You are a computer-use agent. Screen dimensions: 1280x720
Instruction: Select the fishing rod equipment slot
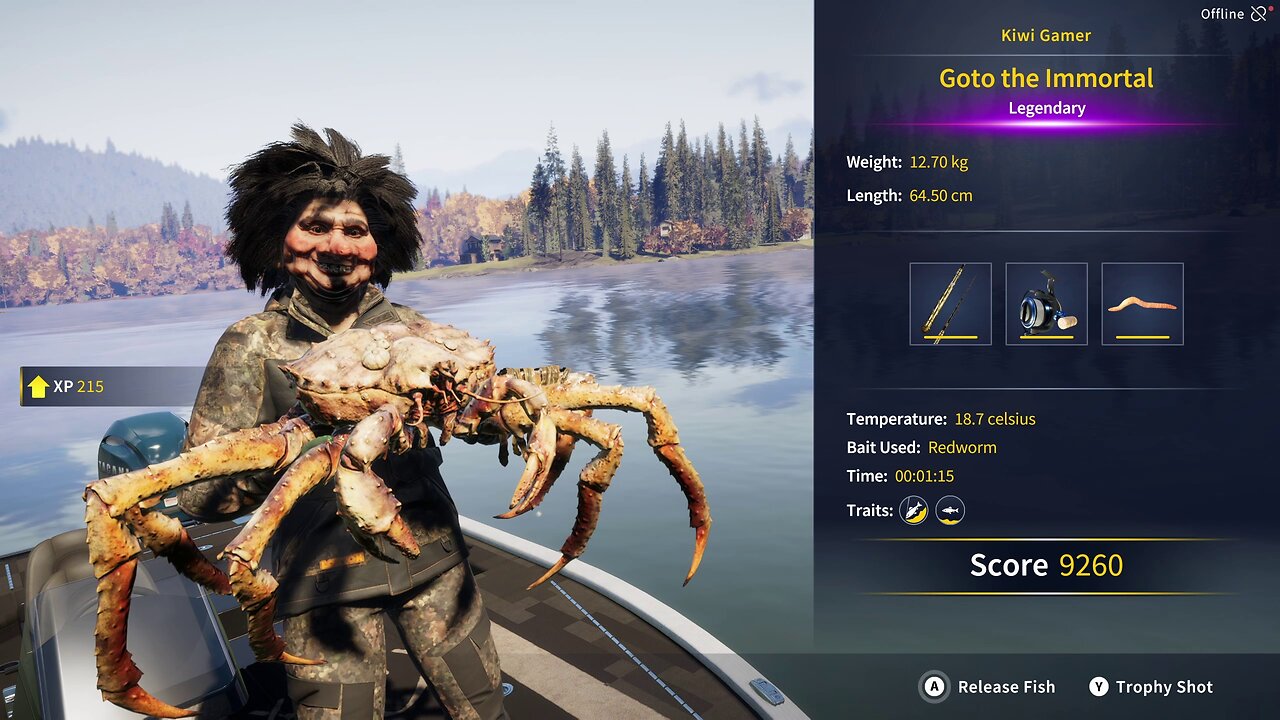[950, 304]
